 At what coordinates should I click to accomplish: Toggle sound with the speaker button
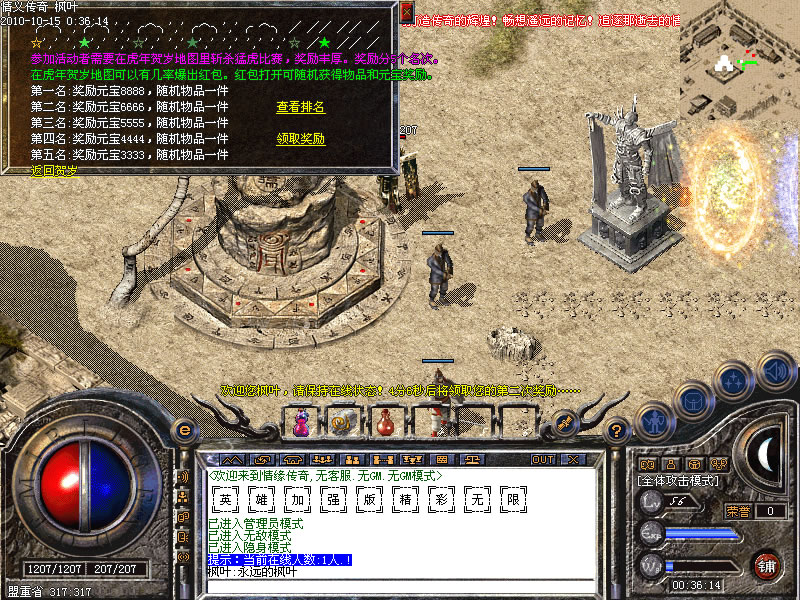click(x=775, y=369)
